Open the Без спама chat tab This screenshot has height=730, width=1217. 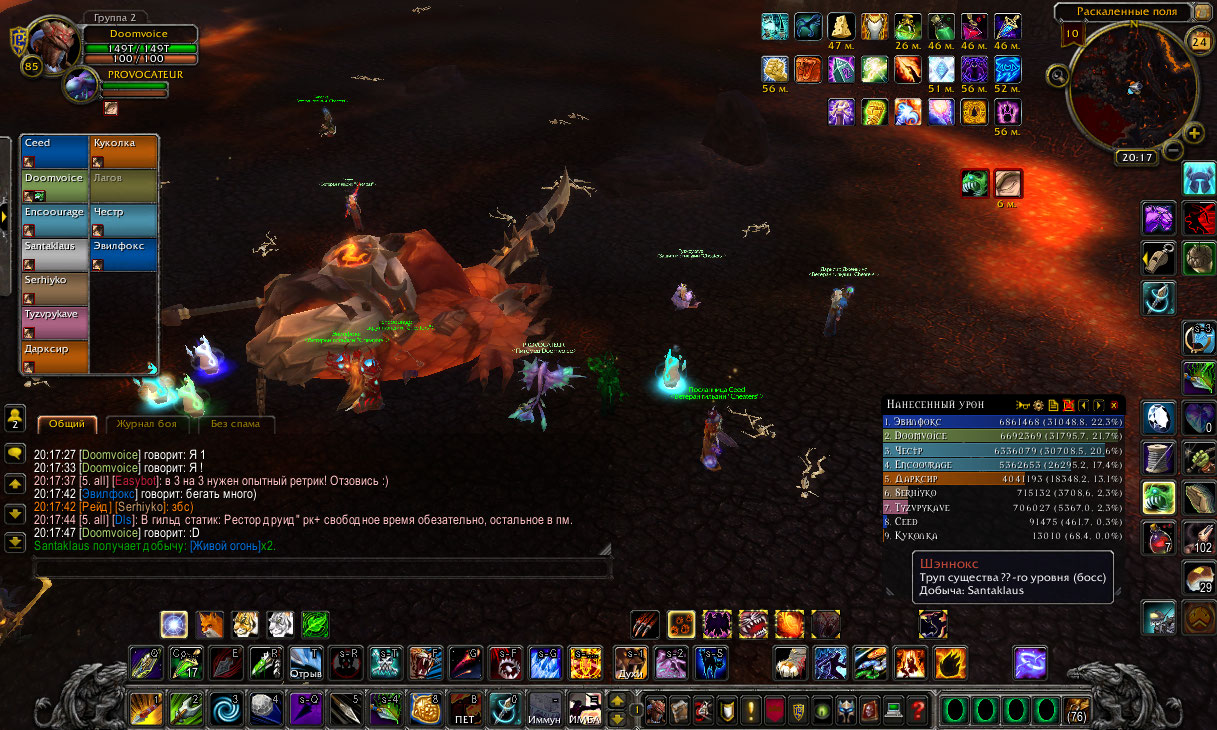point(235,424)
